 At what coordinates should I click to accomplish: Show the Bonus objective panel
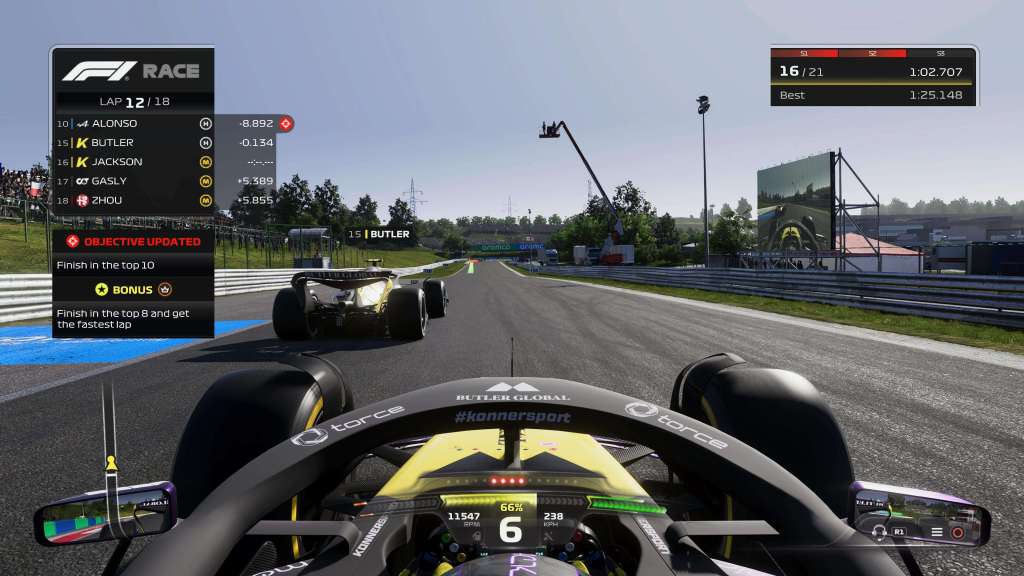(x=133, y=289)
